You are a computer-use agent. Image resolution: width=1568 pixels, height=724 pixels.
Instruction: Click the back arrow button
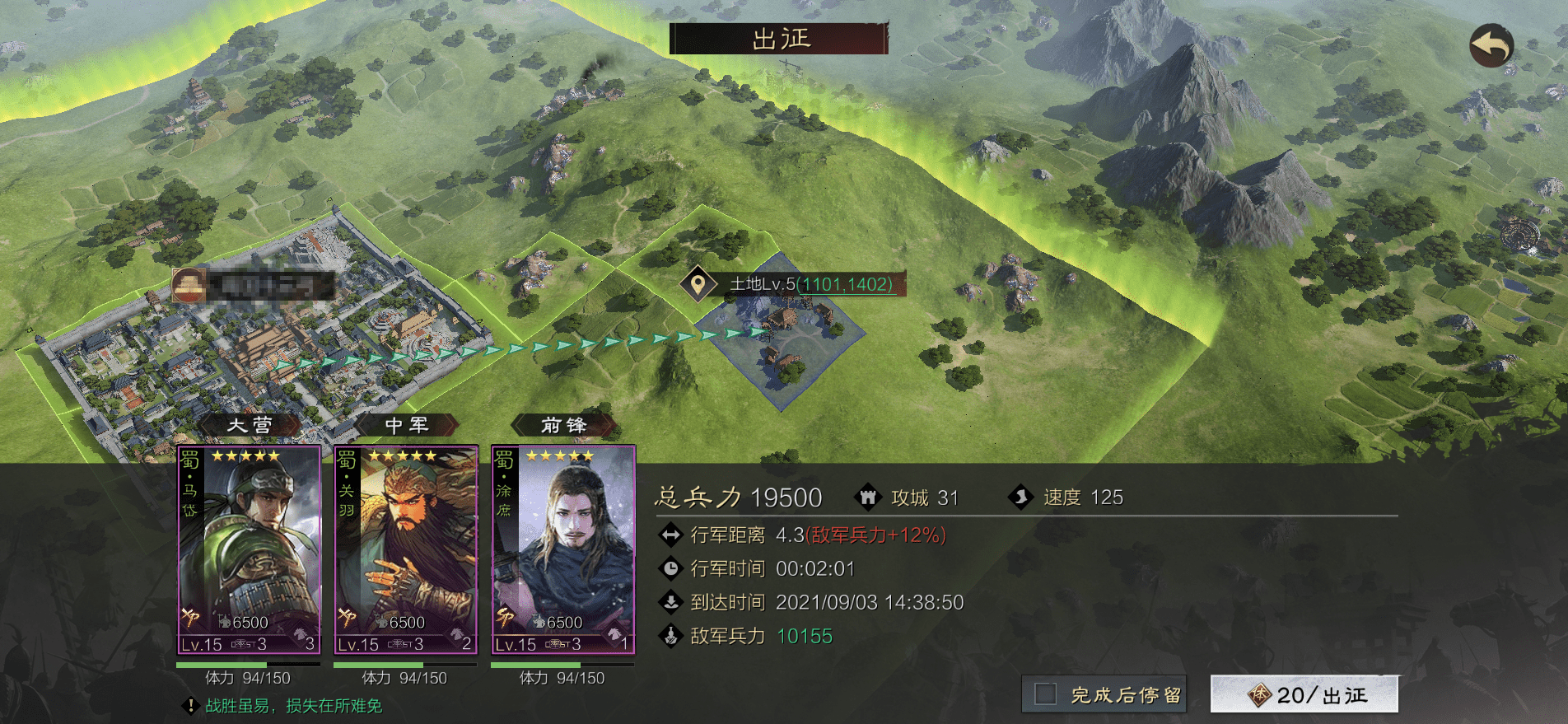1491,45
